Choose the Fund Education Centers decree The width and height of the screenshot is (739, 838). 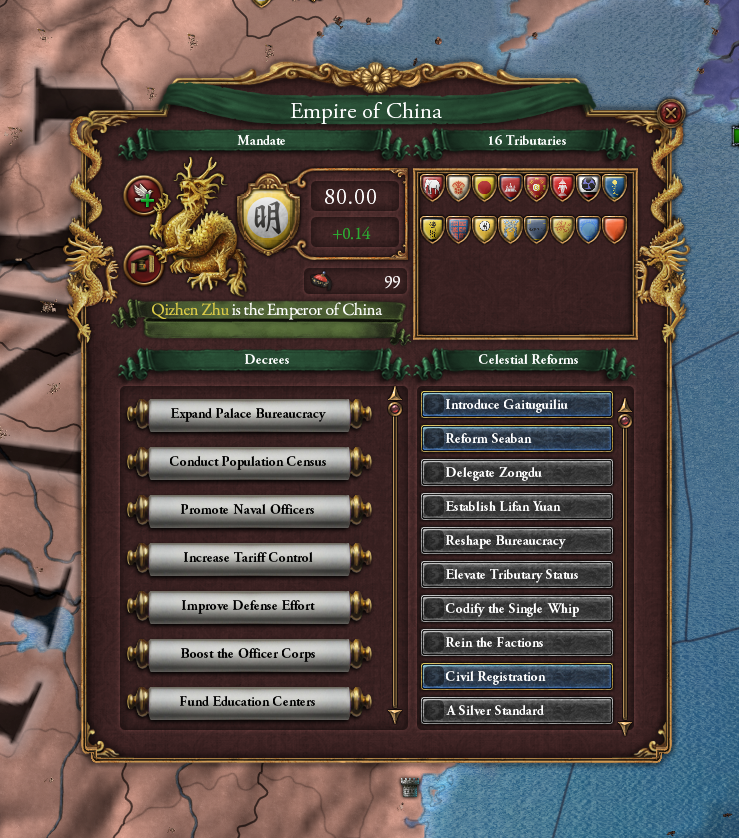coord(248,702)
